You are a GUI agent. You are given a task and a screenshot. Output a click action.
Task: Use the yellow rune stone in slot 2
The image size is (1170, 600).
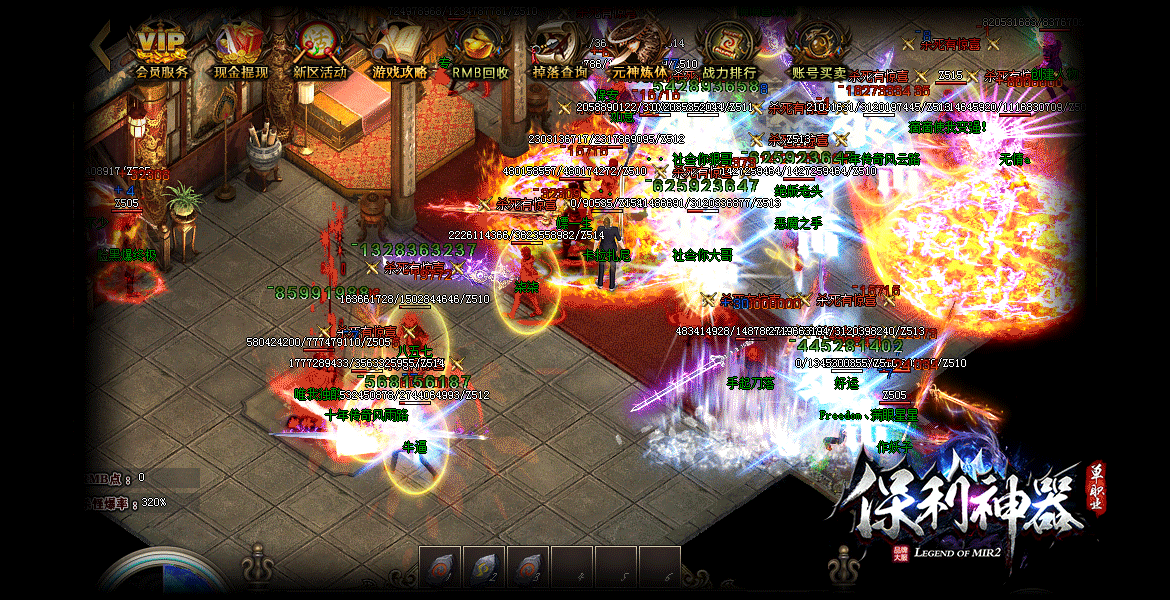(x=485, y=566)
